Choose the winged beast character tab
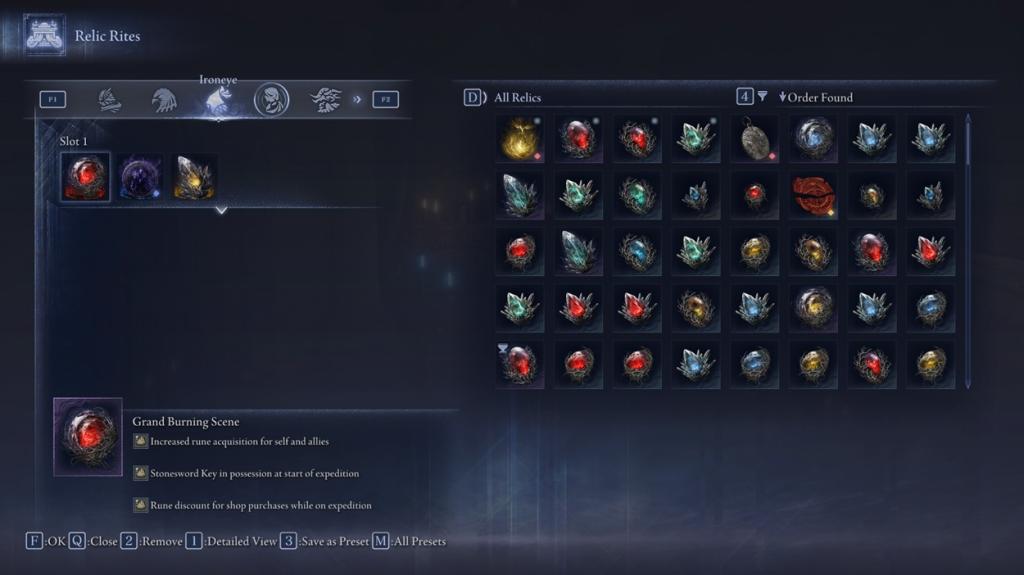This screenshot has width=1024, height=575. (326, 99)
